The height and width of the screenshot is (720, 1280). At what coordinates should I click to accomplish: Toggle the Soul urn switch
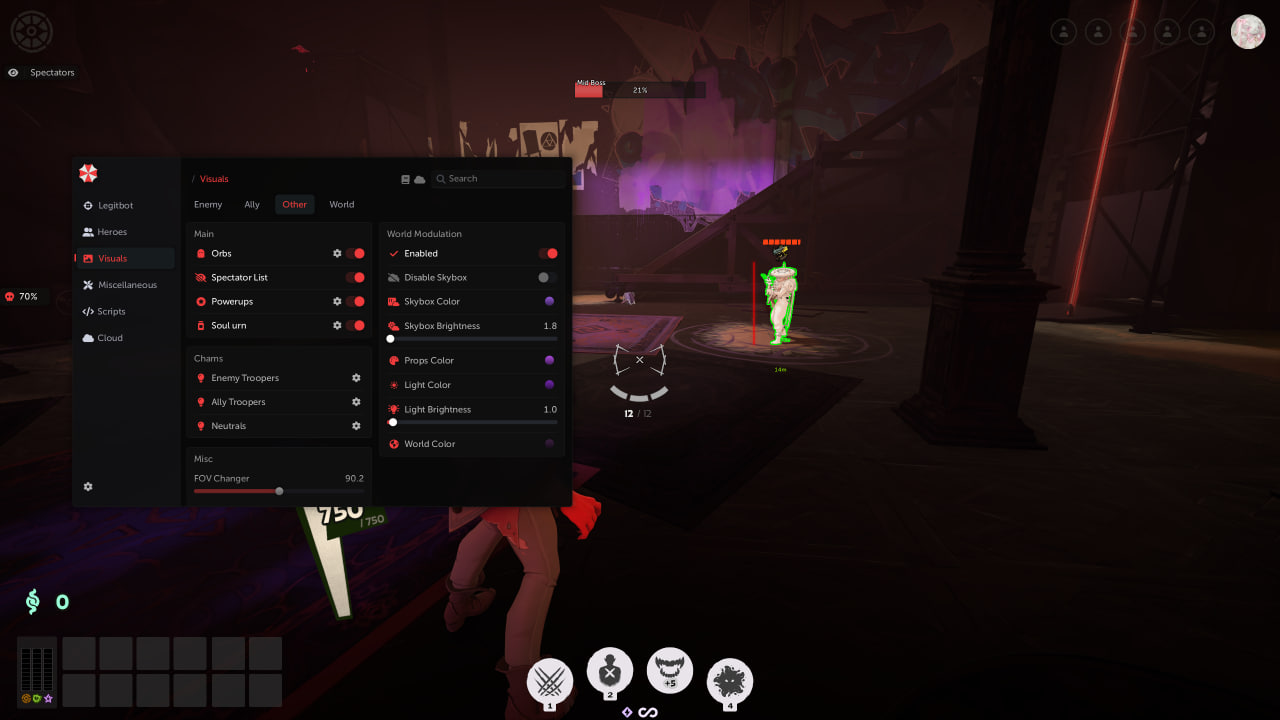point(355,326)
